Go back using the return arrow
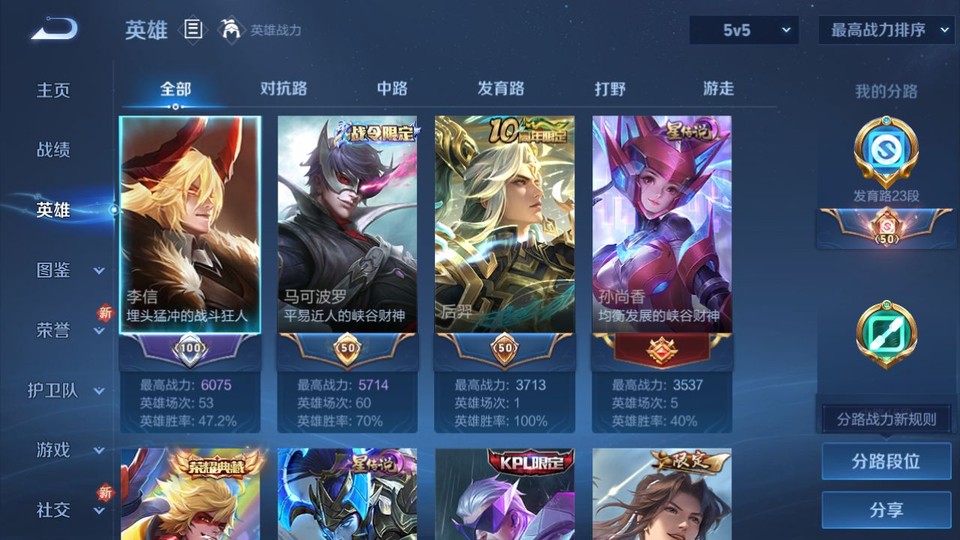The height and width of the screenshot is (540, 960). (54, 30)
